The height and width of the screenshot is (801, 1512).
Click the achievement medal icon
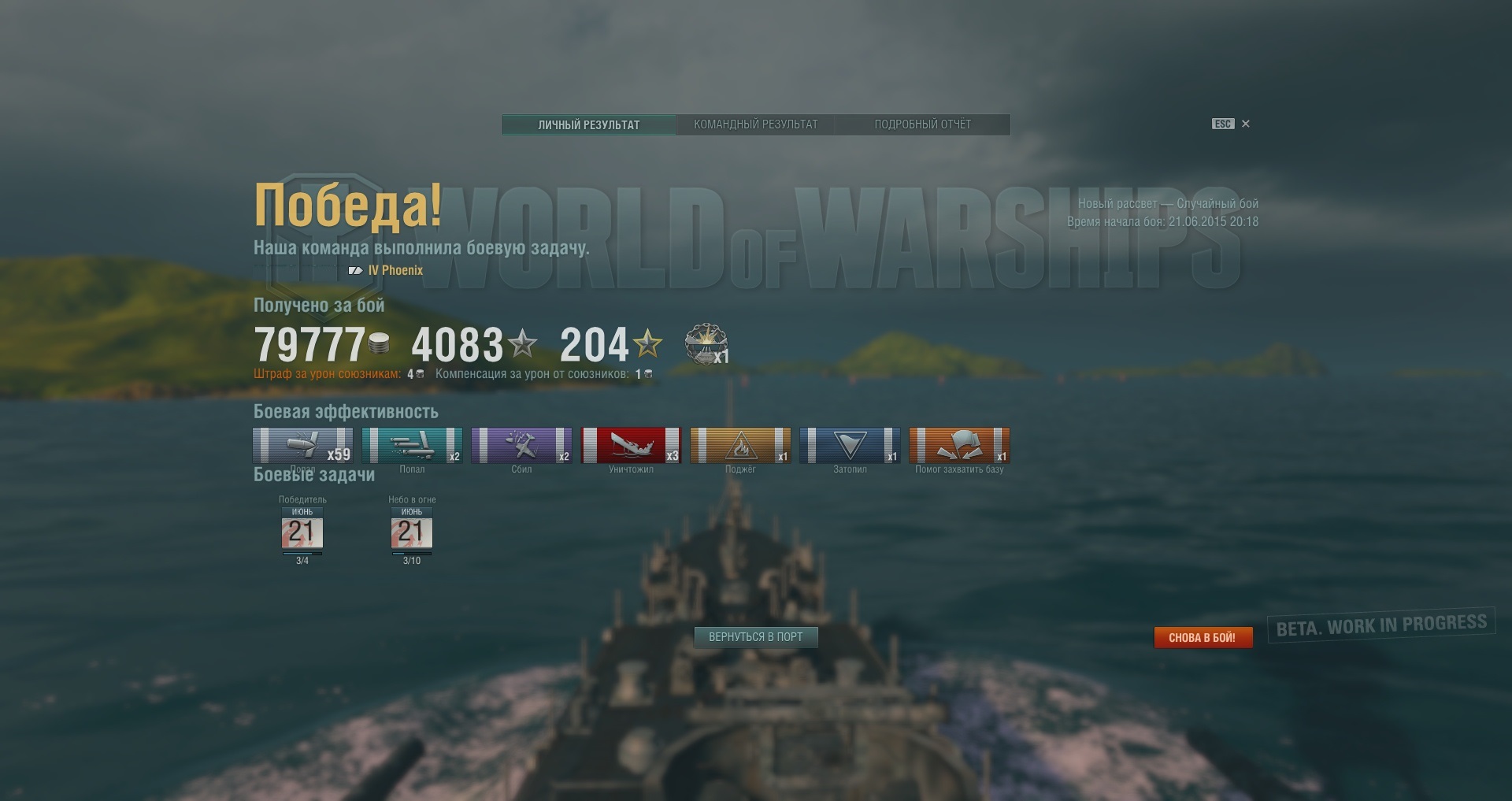pyautogui.click(x=706, y=344)
